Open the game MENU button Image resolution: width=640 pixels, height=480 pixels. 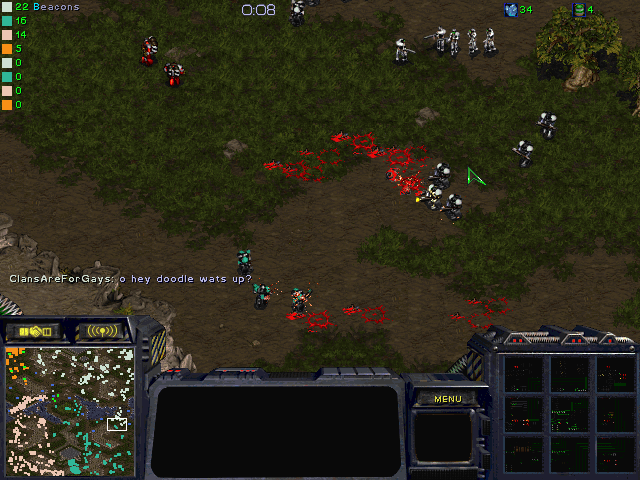click(x=447, y=399)
